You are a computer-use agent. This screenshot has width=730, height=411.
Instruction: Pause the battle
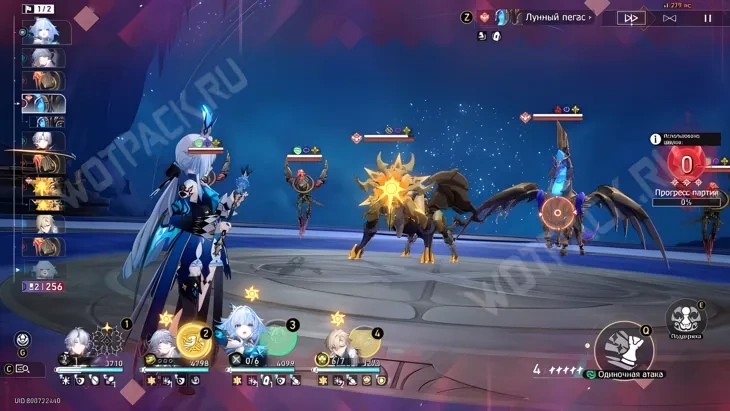(708, 18)
